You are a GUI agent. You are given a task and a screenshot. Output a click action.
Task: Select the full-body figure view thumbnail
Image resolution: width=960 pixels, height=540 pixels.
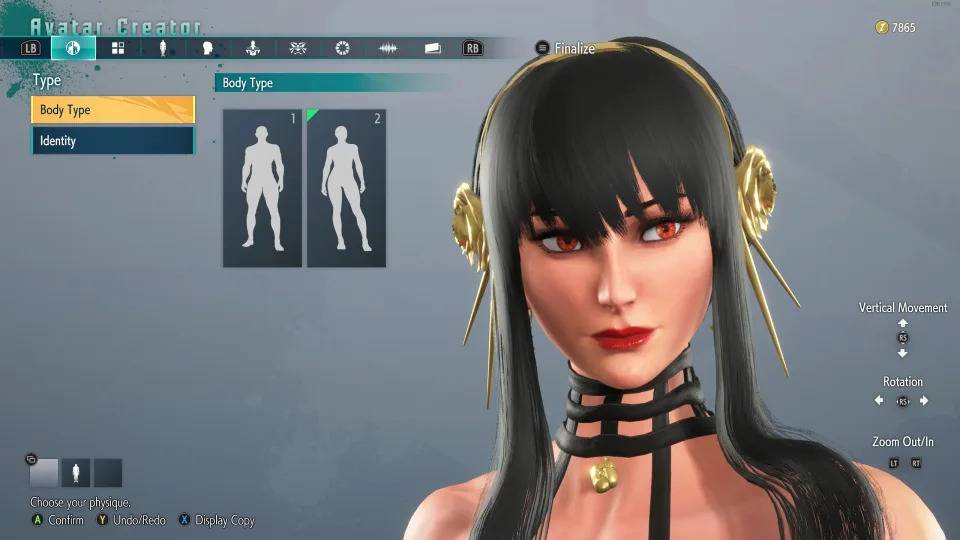(76, 472)
